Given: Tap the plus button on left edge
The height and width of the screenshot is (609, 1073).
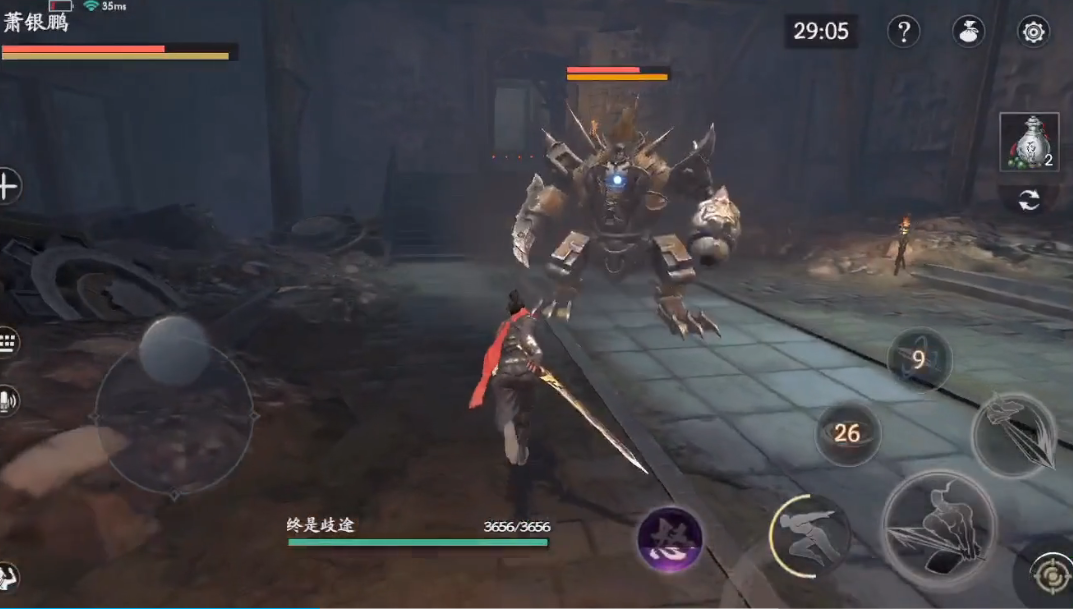Looking at the screenshot, I should tap(8, 186).
